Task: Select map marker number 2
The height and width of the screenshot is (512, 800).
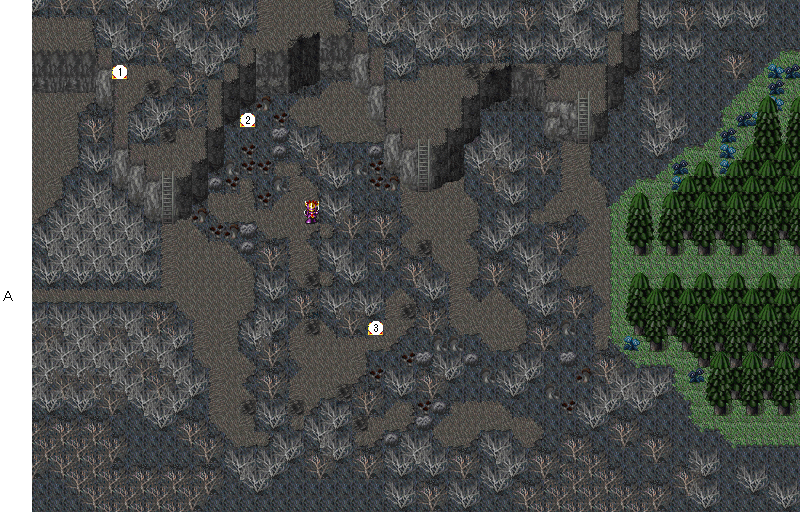Action: (x=247, y=120)
